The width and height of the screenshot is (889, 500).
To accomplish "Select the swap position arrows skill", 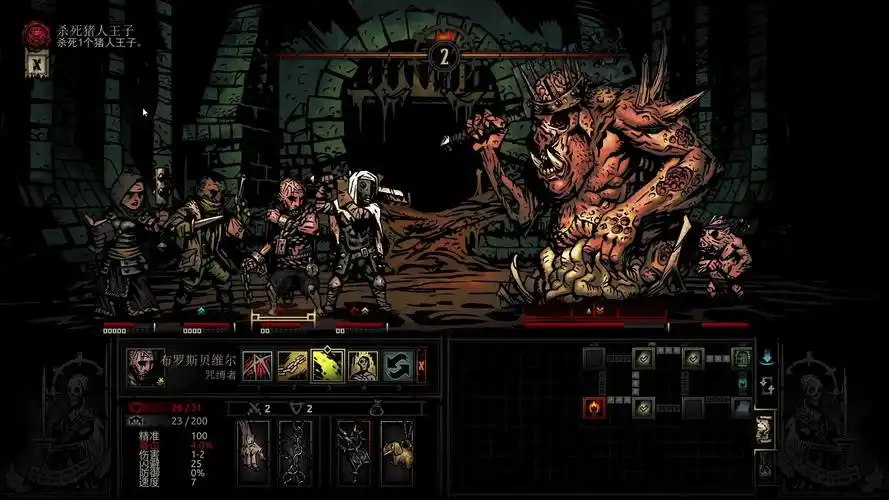I will click(397, 365).
